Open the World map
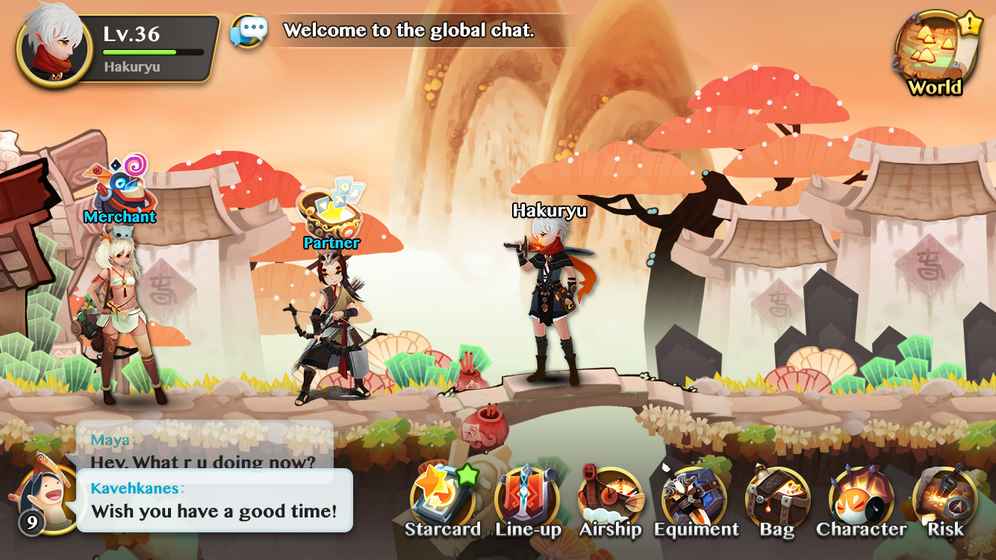Screen dimensions: 996x560 click(x=934, y=53)
